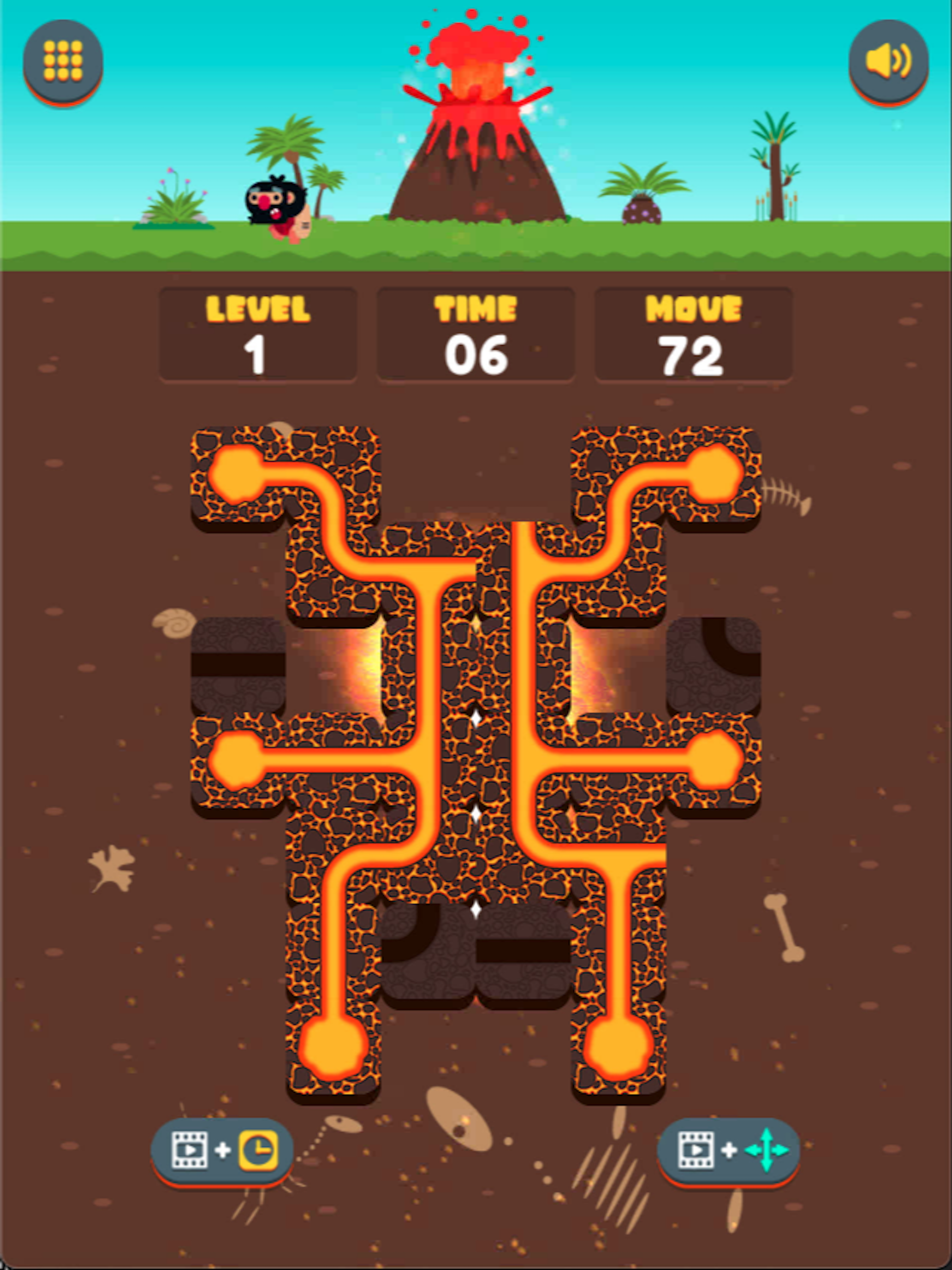Screen dimensions: 952x1270
Task: Check the LEVEL 1 display panel
Action: point(258,332)
